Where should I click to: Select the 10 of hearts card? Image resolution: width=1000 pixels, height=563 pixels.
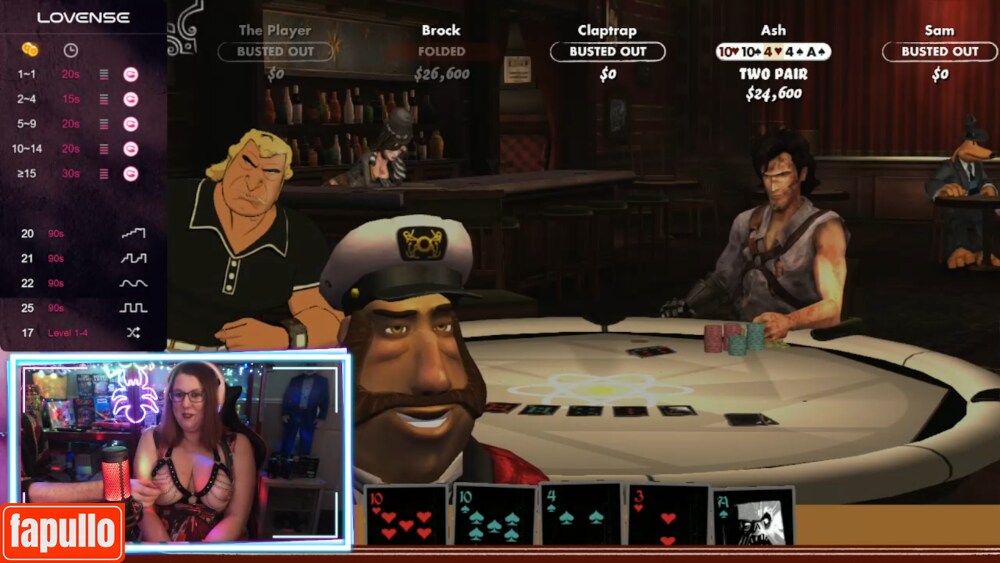405,515
